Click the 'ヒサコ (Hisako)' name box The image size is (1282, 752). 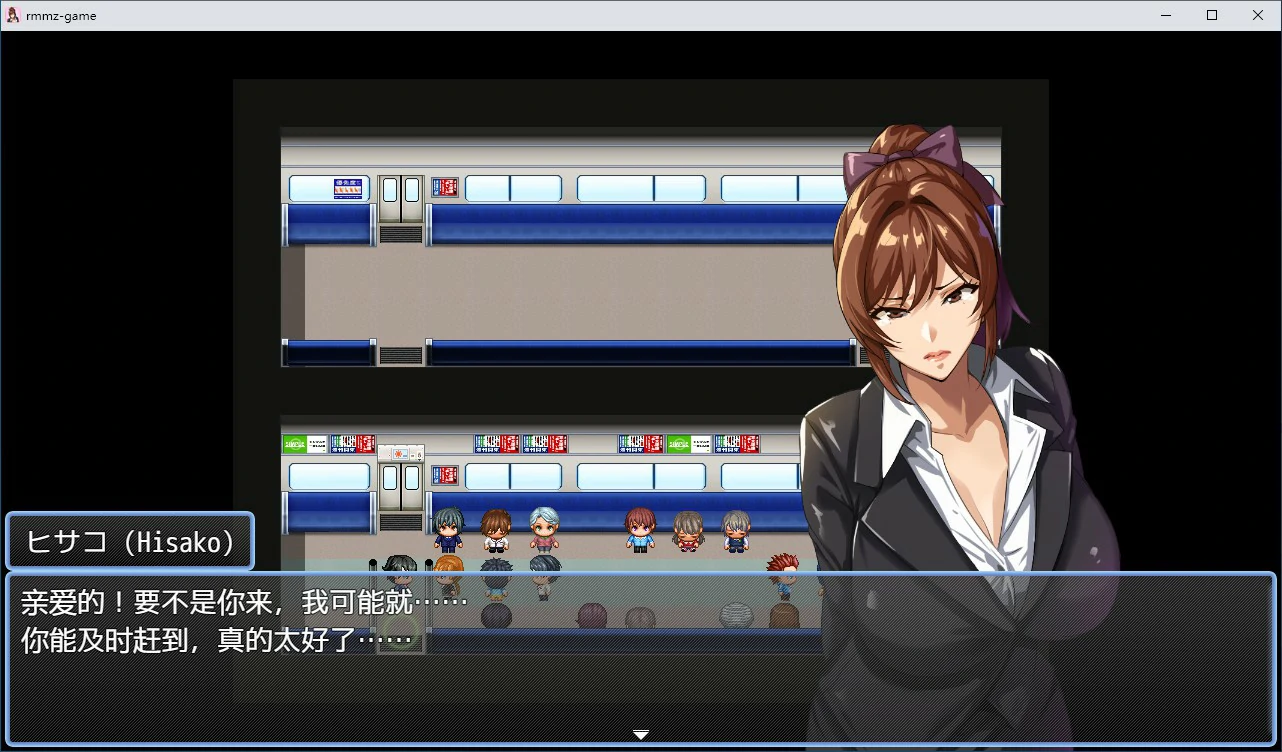coord(129,541)
